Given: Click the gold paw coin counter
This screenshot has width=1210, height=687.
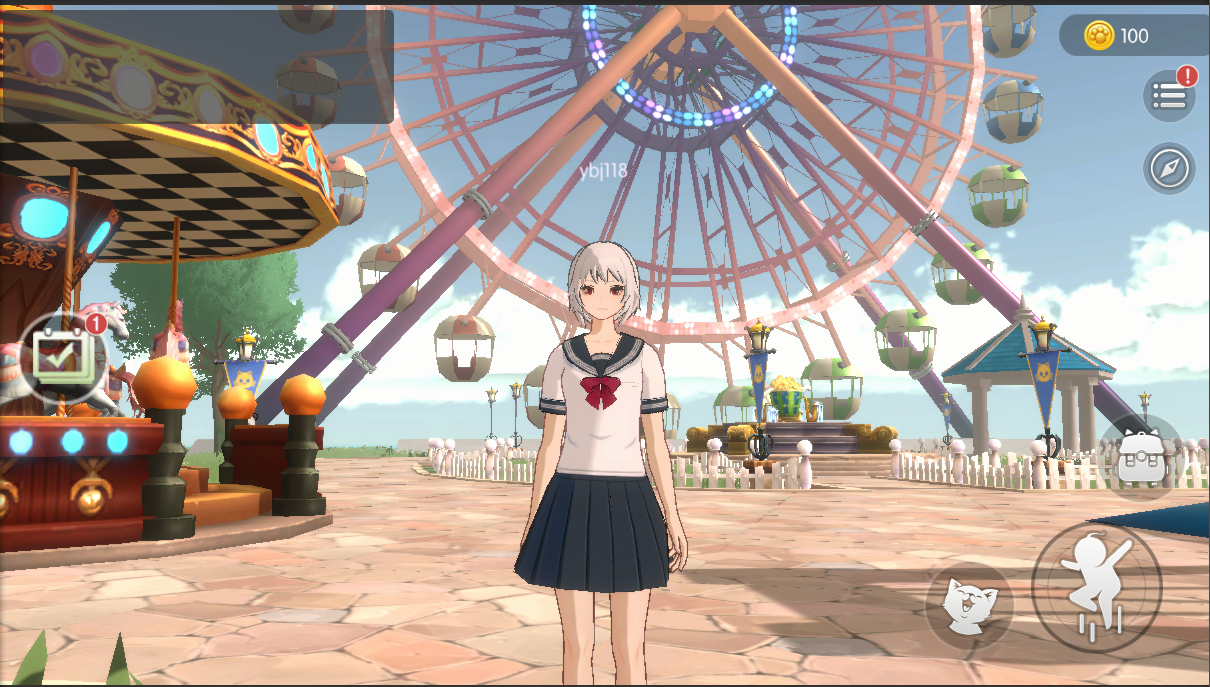Looking at the screenshot, I should click(x=1118, y=36).
